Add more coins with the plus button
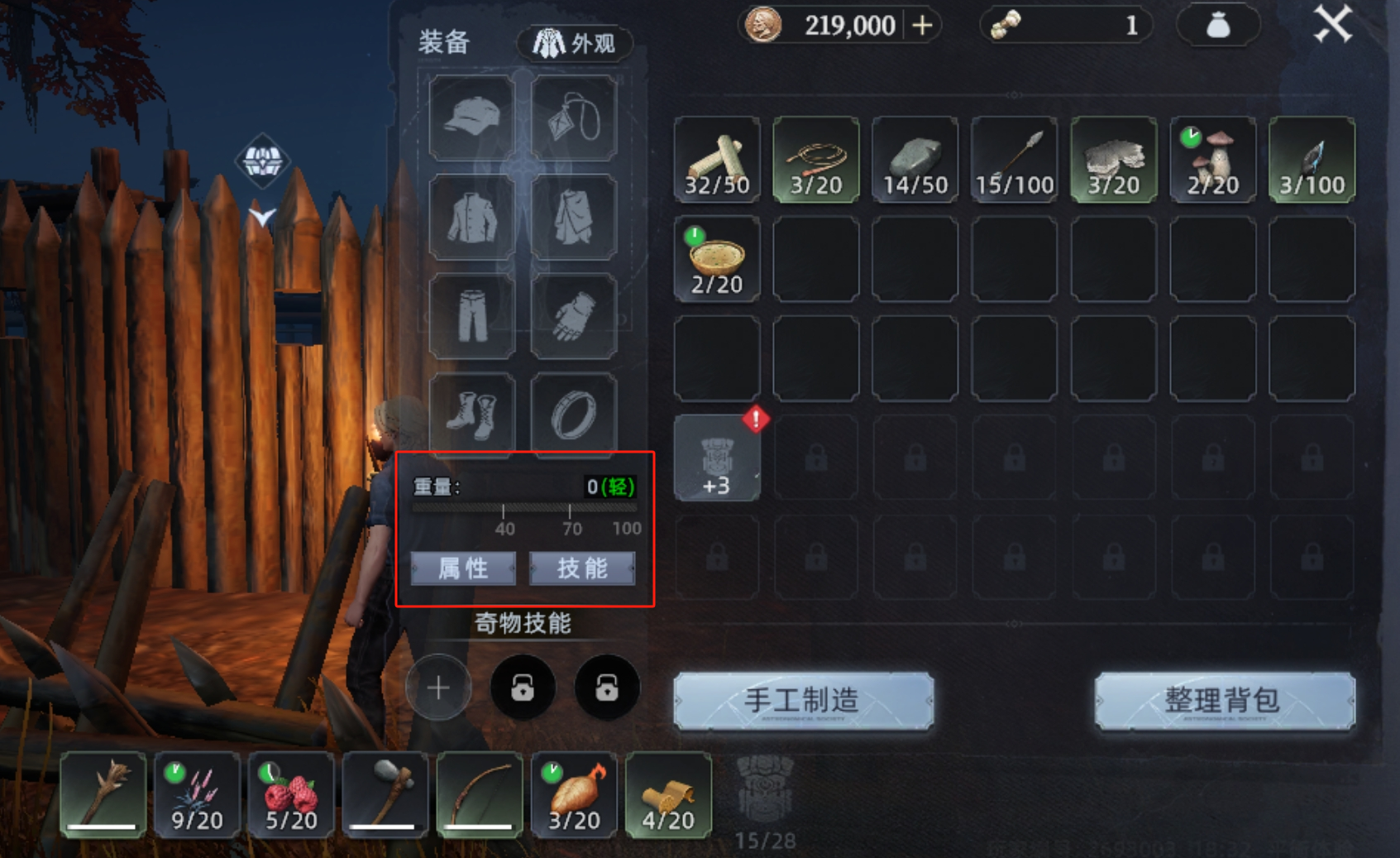The width and height of the screenshot is (1400, 858). coord(922,26)
